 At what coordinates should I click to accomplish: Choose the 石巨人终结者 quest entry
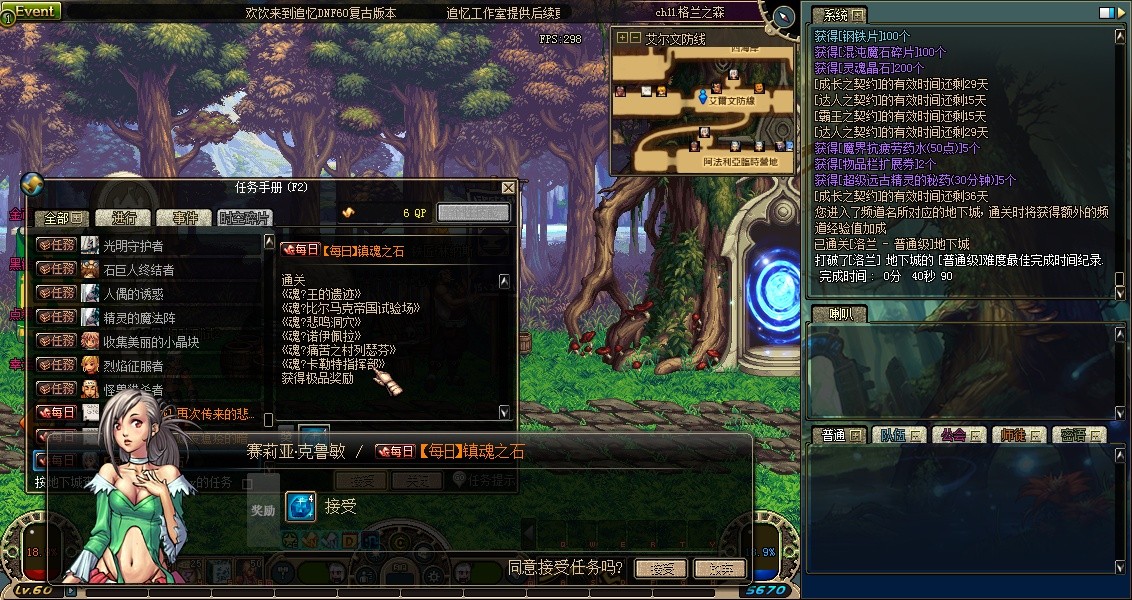click(x=139, y=269)
